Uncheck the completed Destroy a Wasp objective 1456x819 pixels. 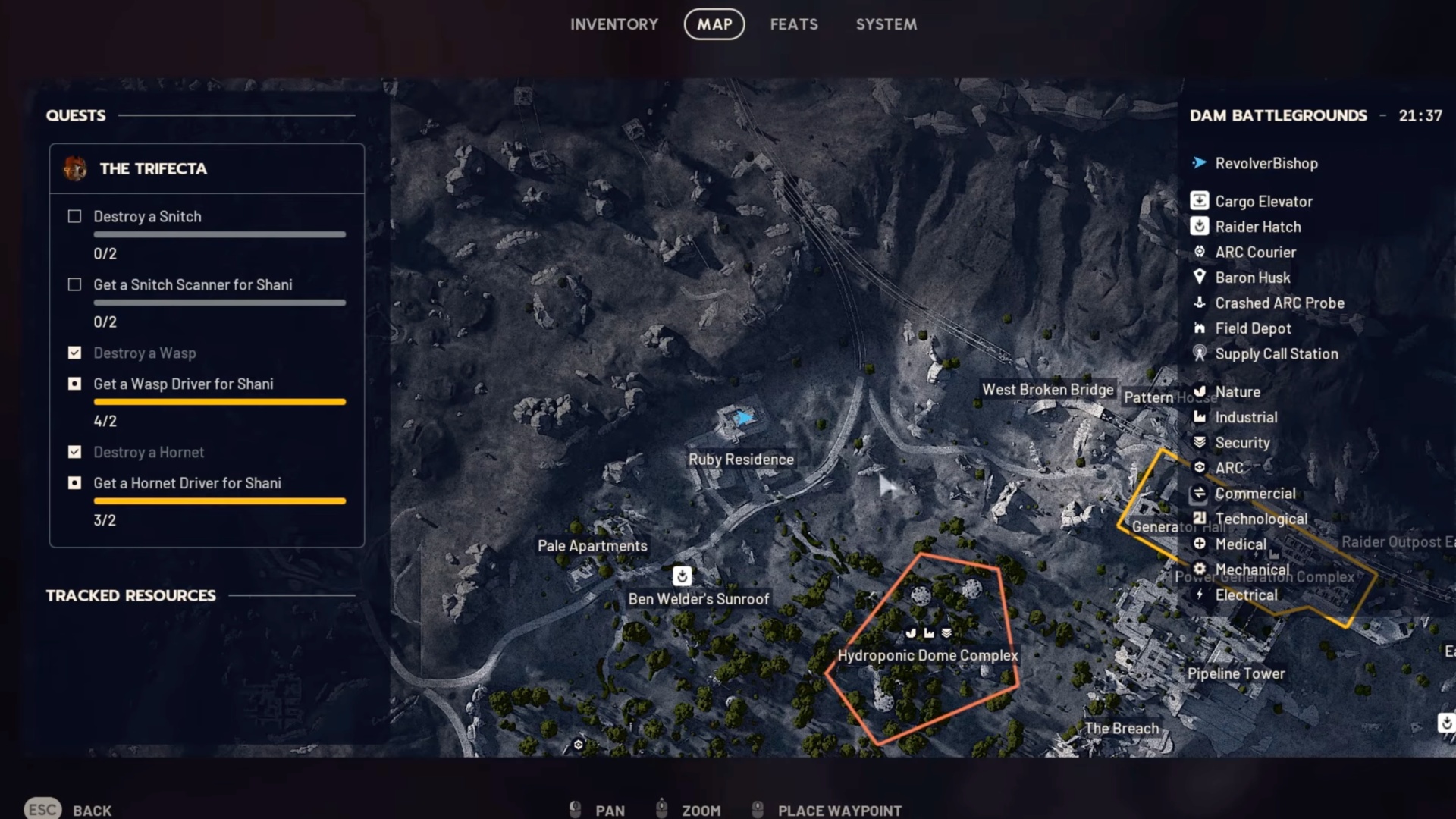tap(74, 353)
